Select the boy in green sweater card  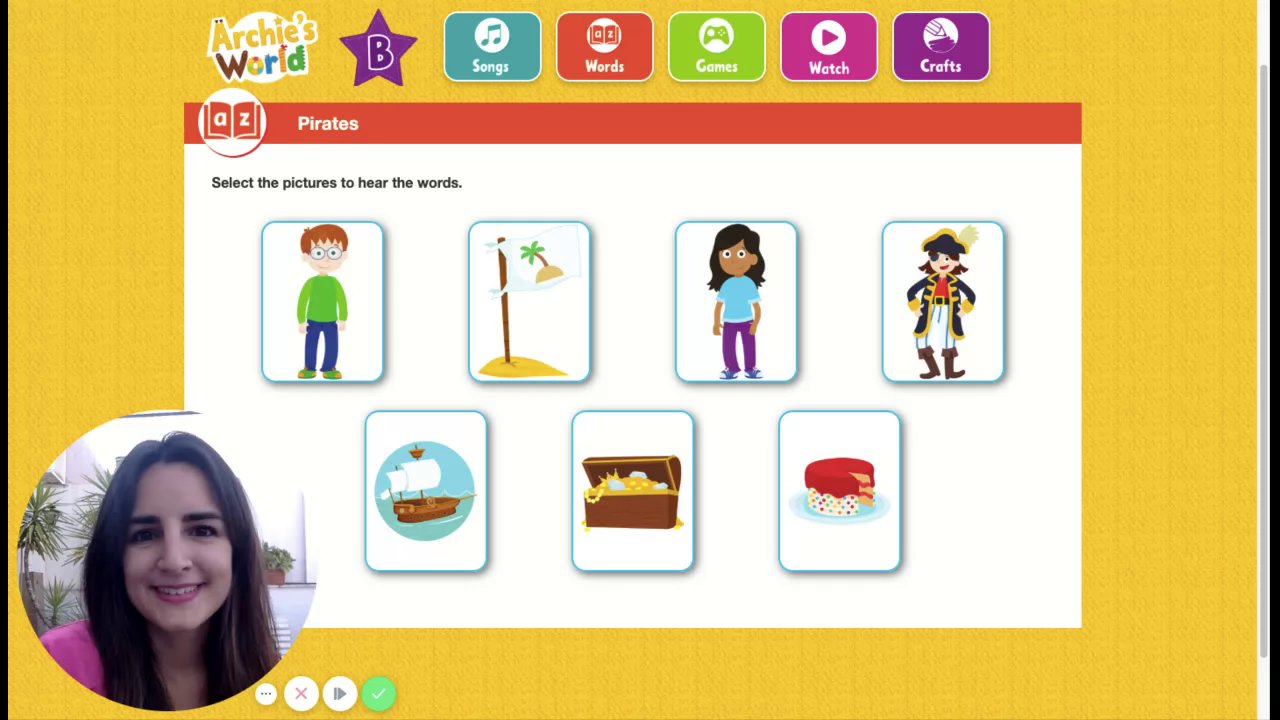[322, 302]
